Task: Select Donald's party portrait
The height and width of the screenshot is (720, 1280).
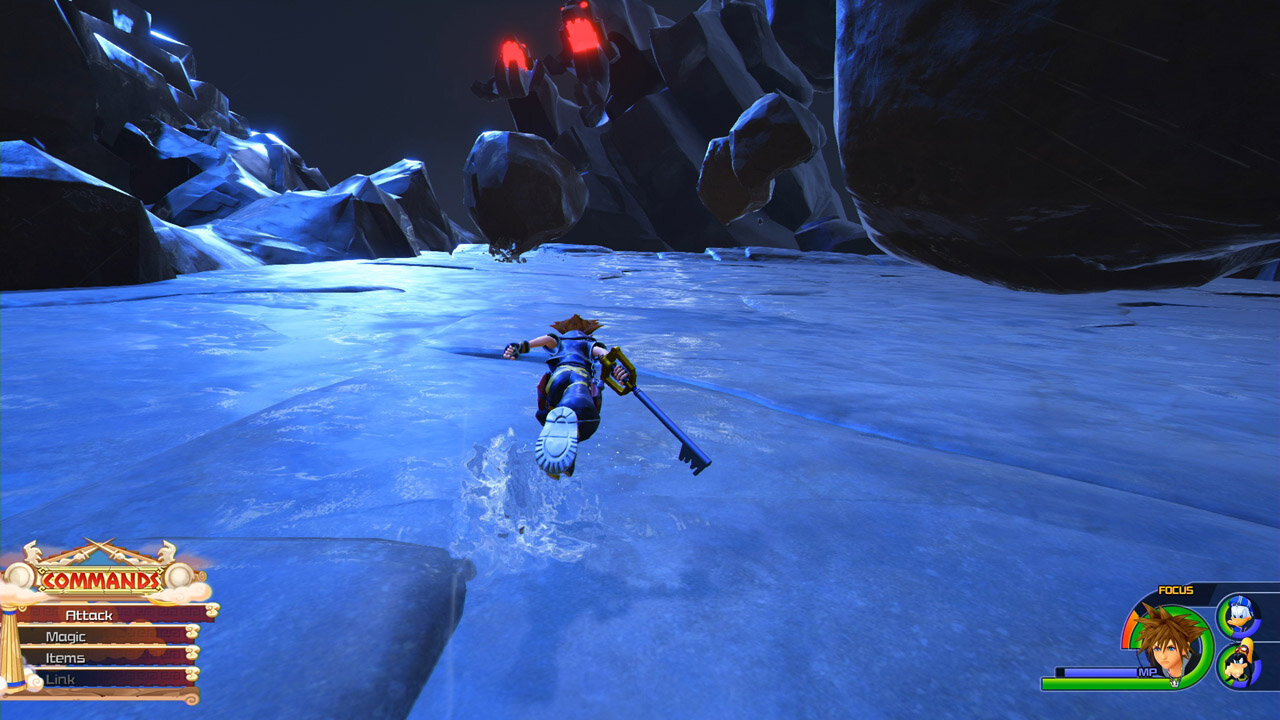Action: (x=1239, y=615)
